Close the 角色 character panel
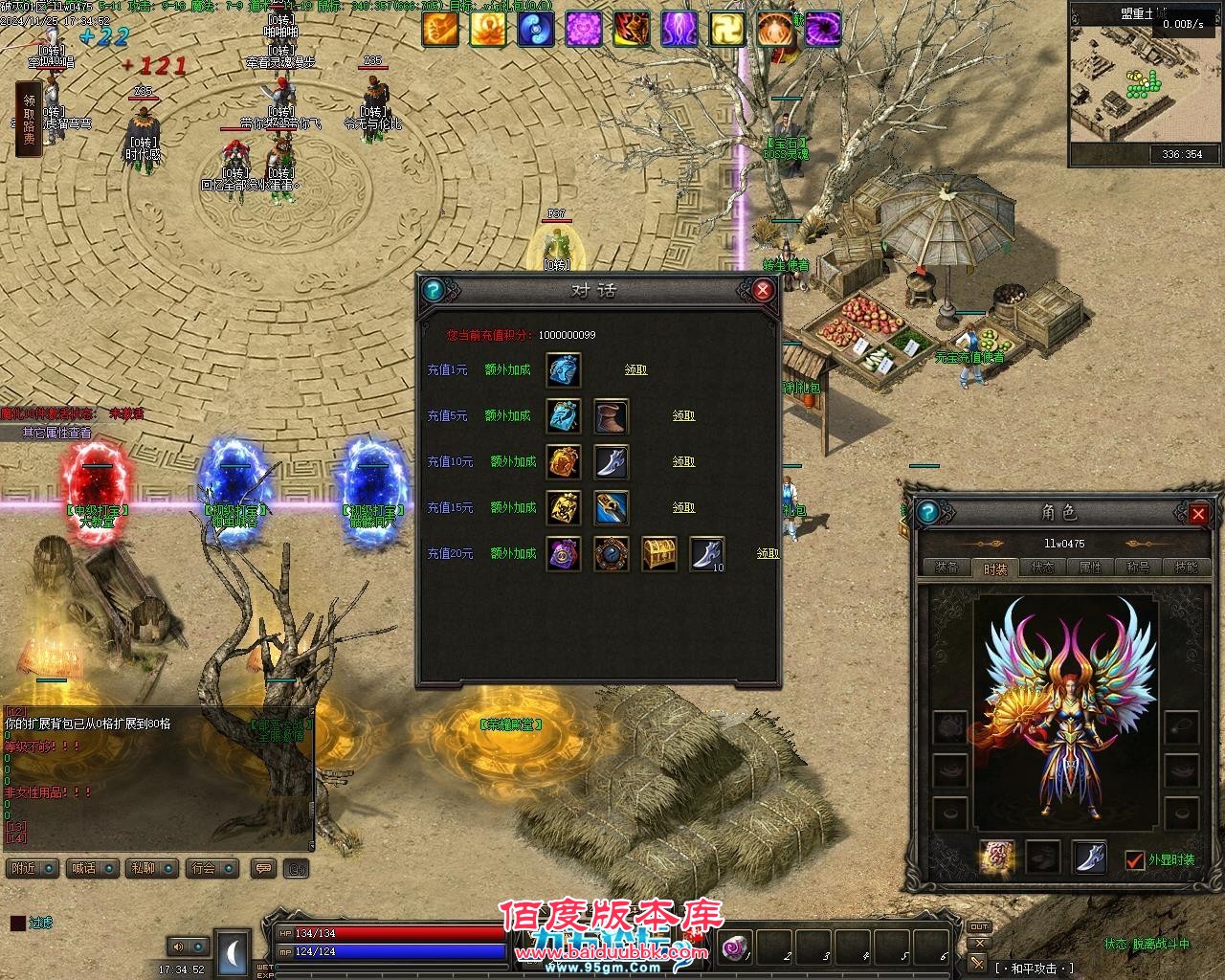The width and height of the screenshot is (1225, 980). click(x=1198, y=514)
